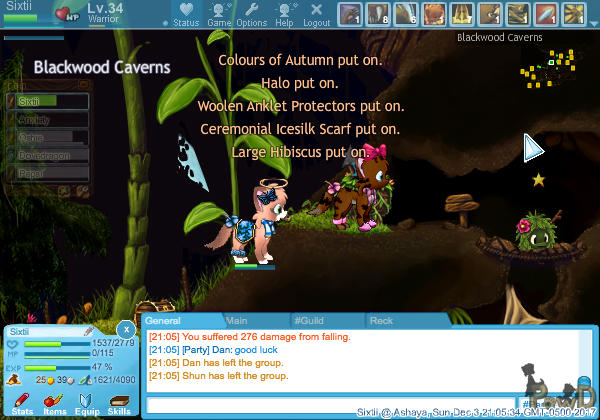Switch to the Reck chat tab
600x420 pixels.
click(381, 321)
